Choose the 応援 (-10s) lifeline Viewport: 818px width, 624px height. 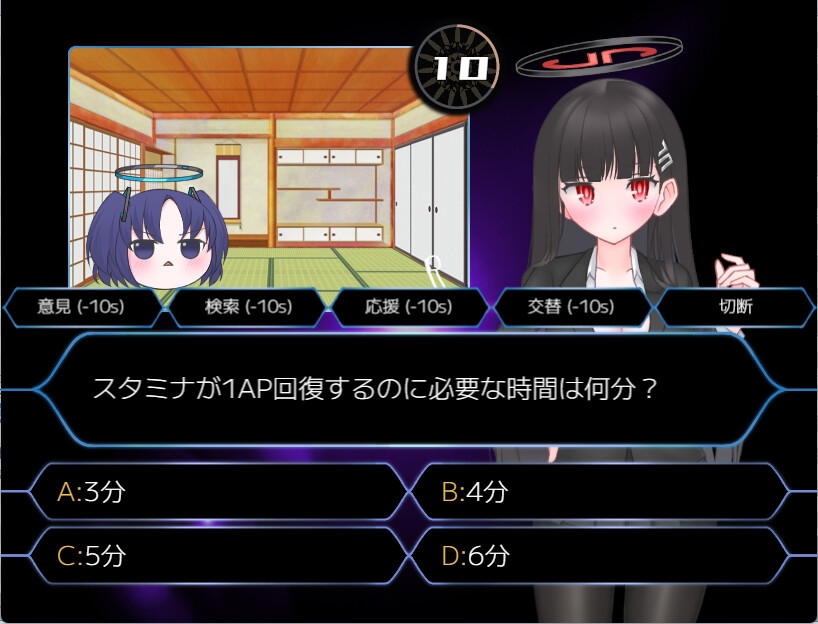[x=409, y=307]
